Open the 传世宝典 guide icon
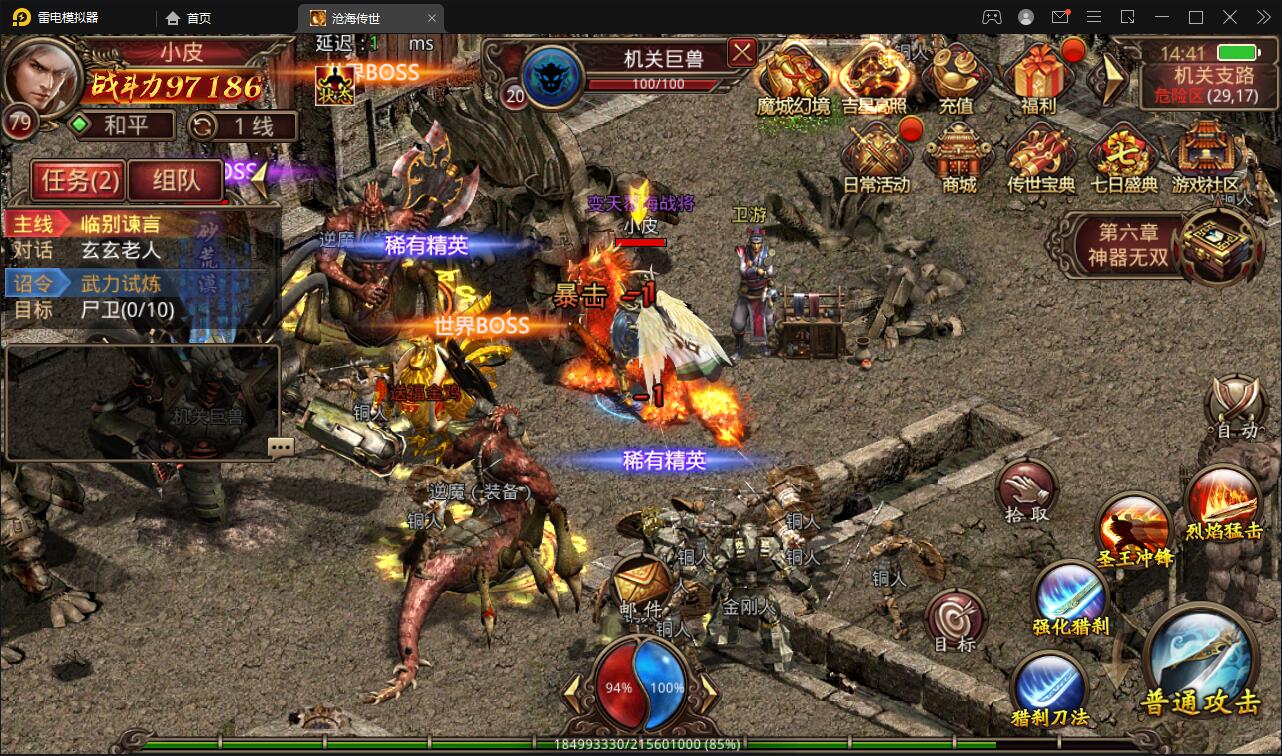Viewport: 1282px width, 756px height. [x=1040, y=155]
